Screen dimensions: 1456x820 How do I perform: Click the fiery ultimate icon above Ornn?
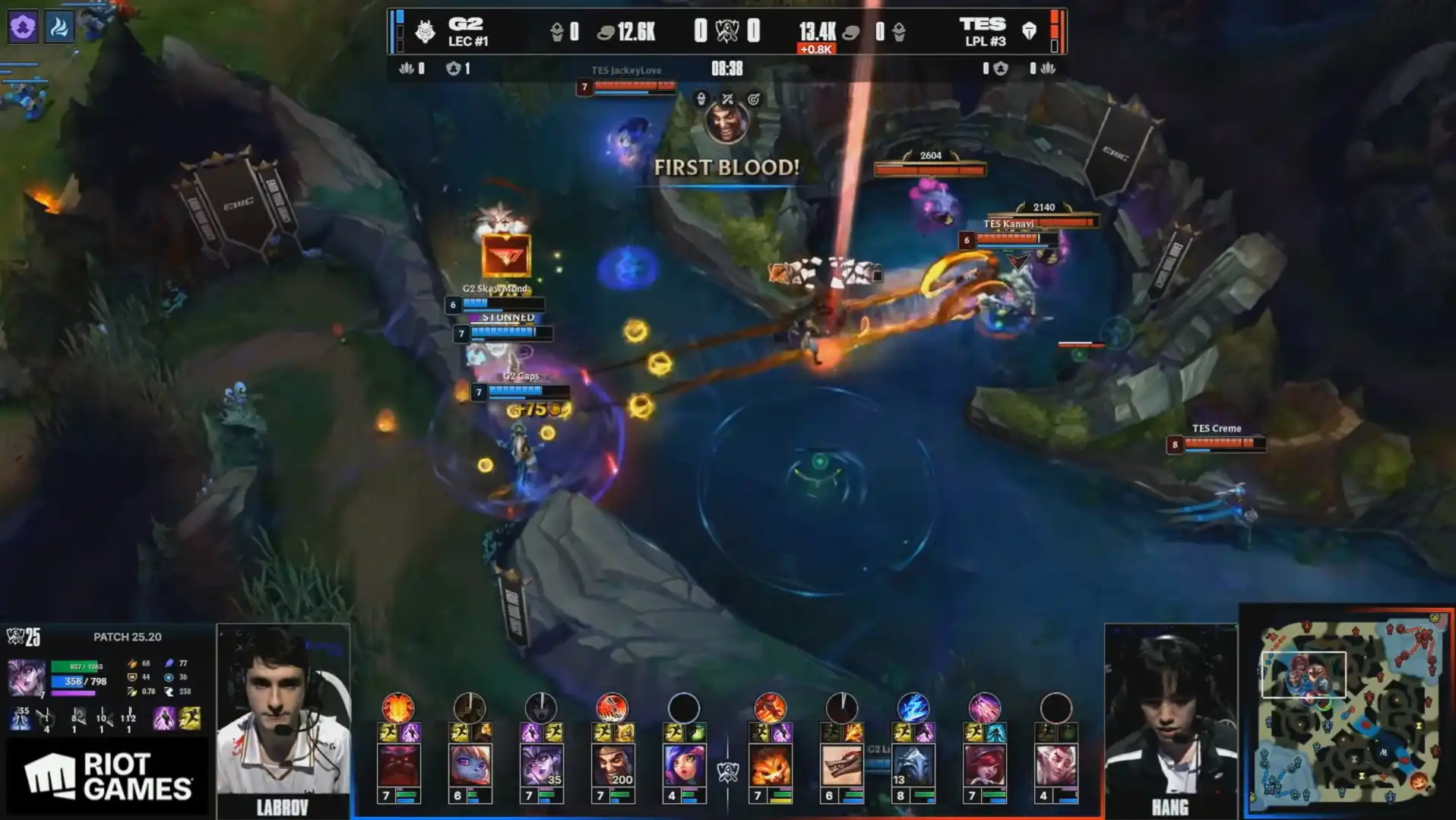[x=397, y=708]
